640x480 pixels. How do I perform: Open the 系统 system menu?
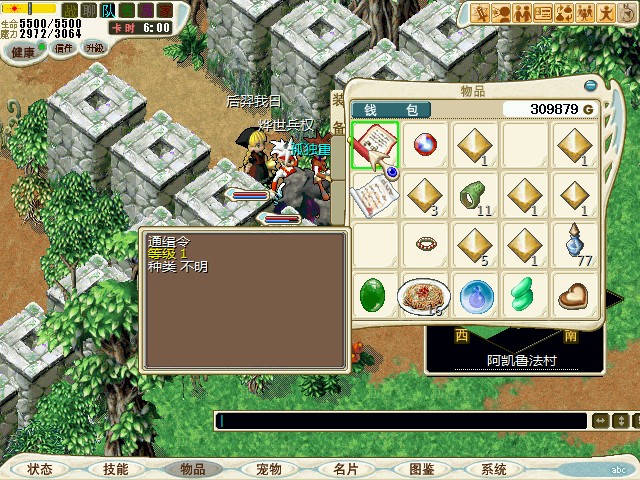[494, 469]
